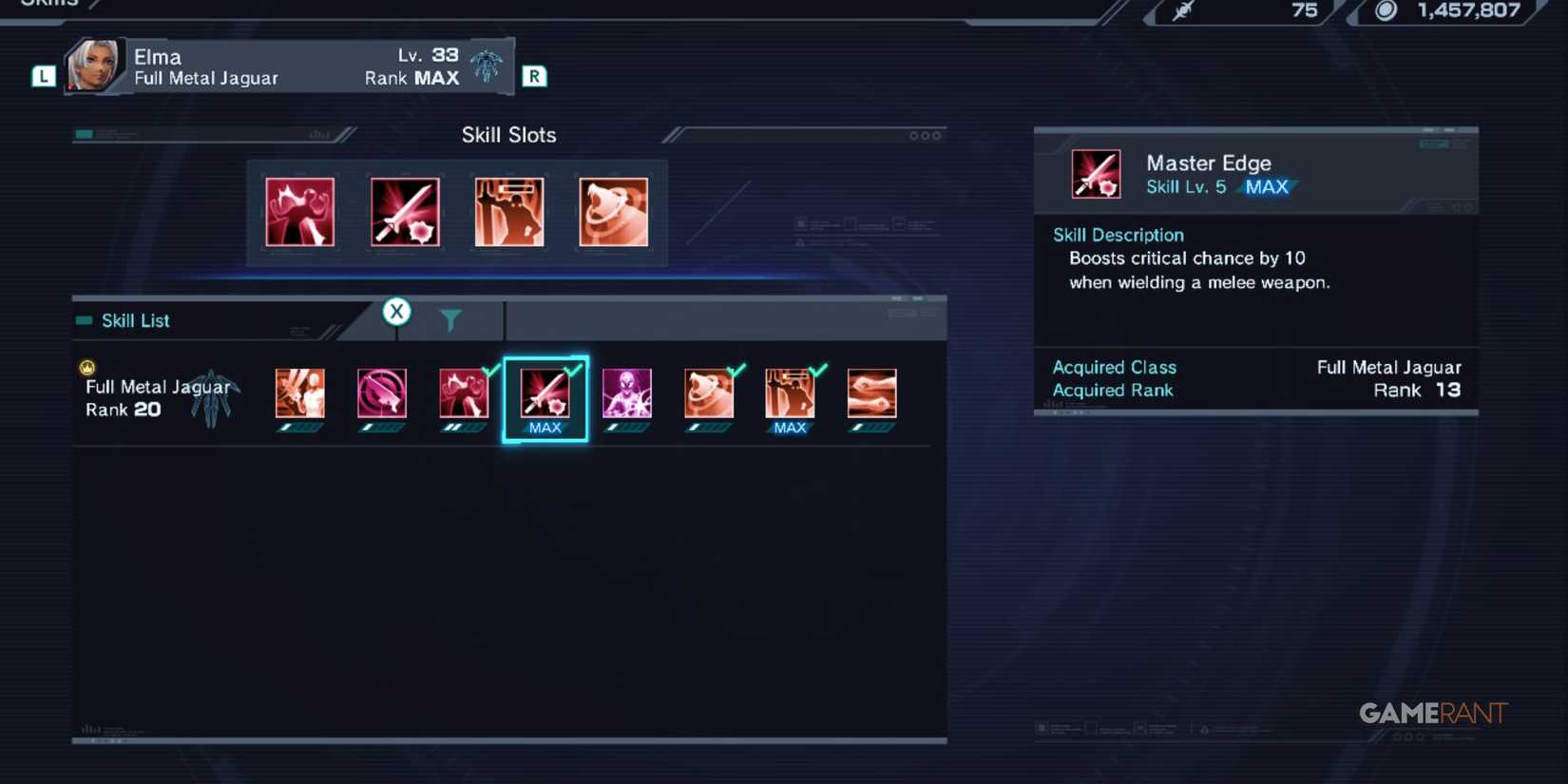Switch to the Skill List tab
1568x784 pixels.
coord(136,320)
